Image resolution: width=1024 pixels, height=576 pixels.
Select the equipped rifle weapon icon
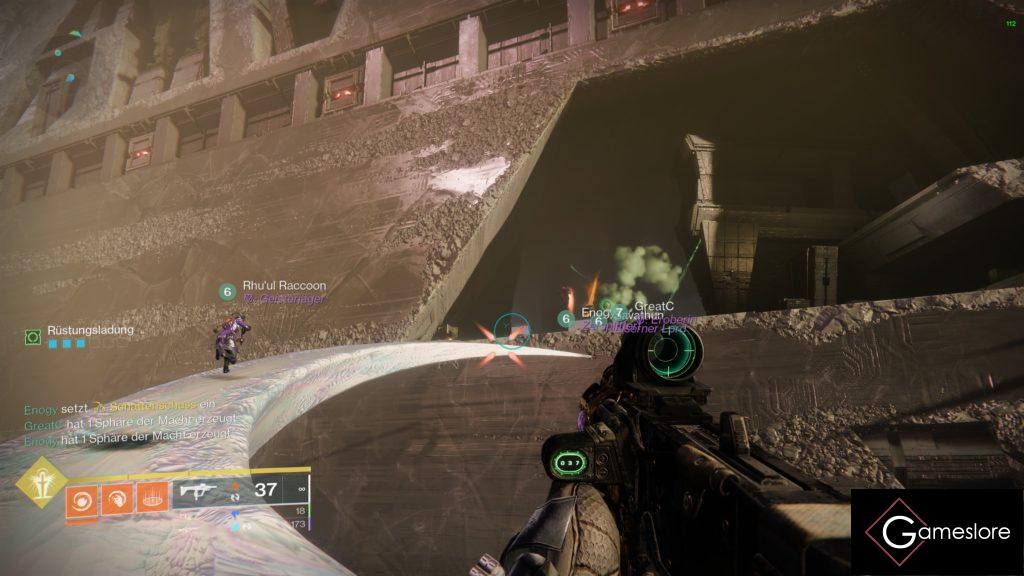pos(199,490)
